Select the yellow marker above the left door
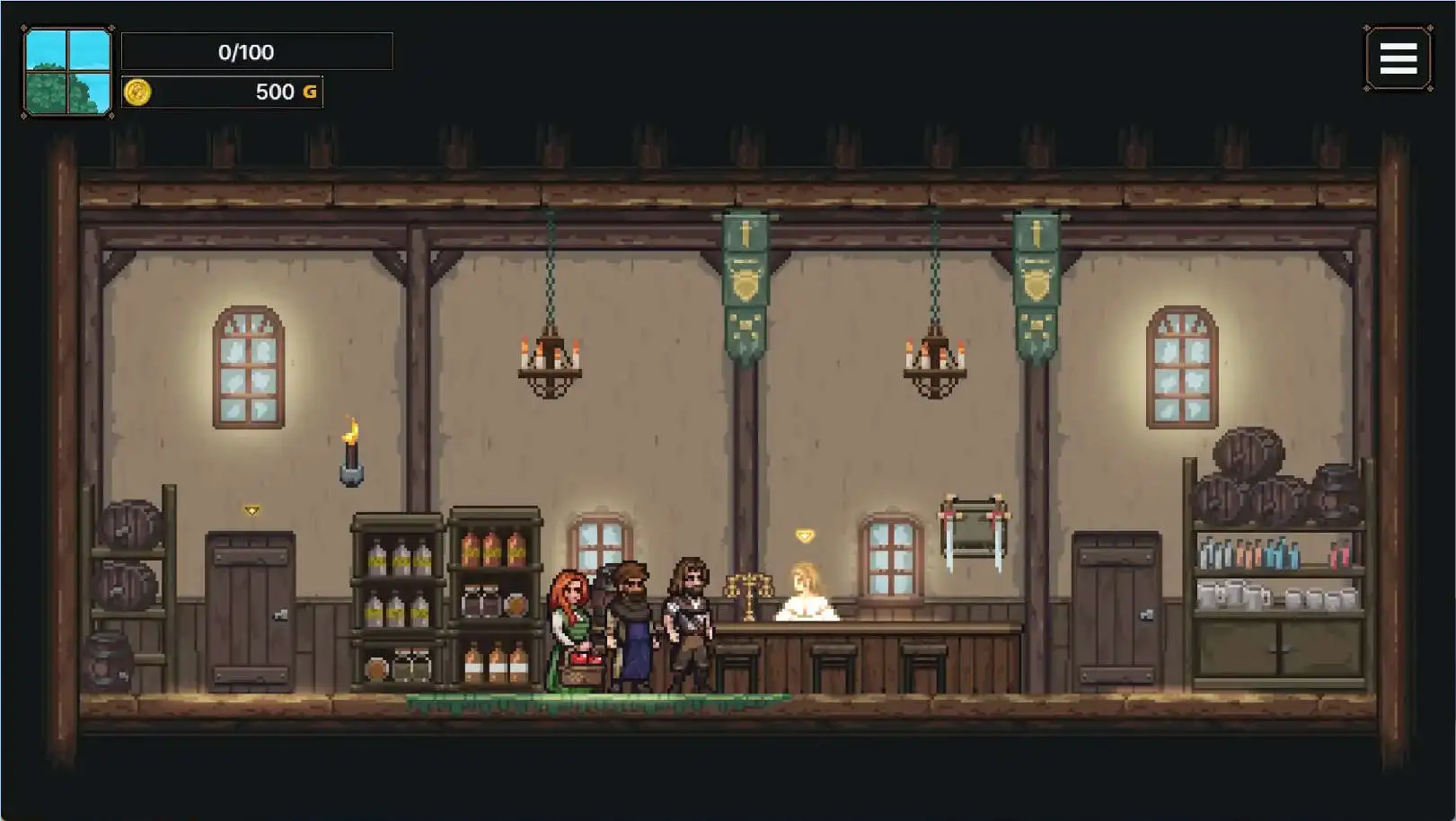This screenshot has width=1456, height=821. (251, 510)
